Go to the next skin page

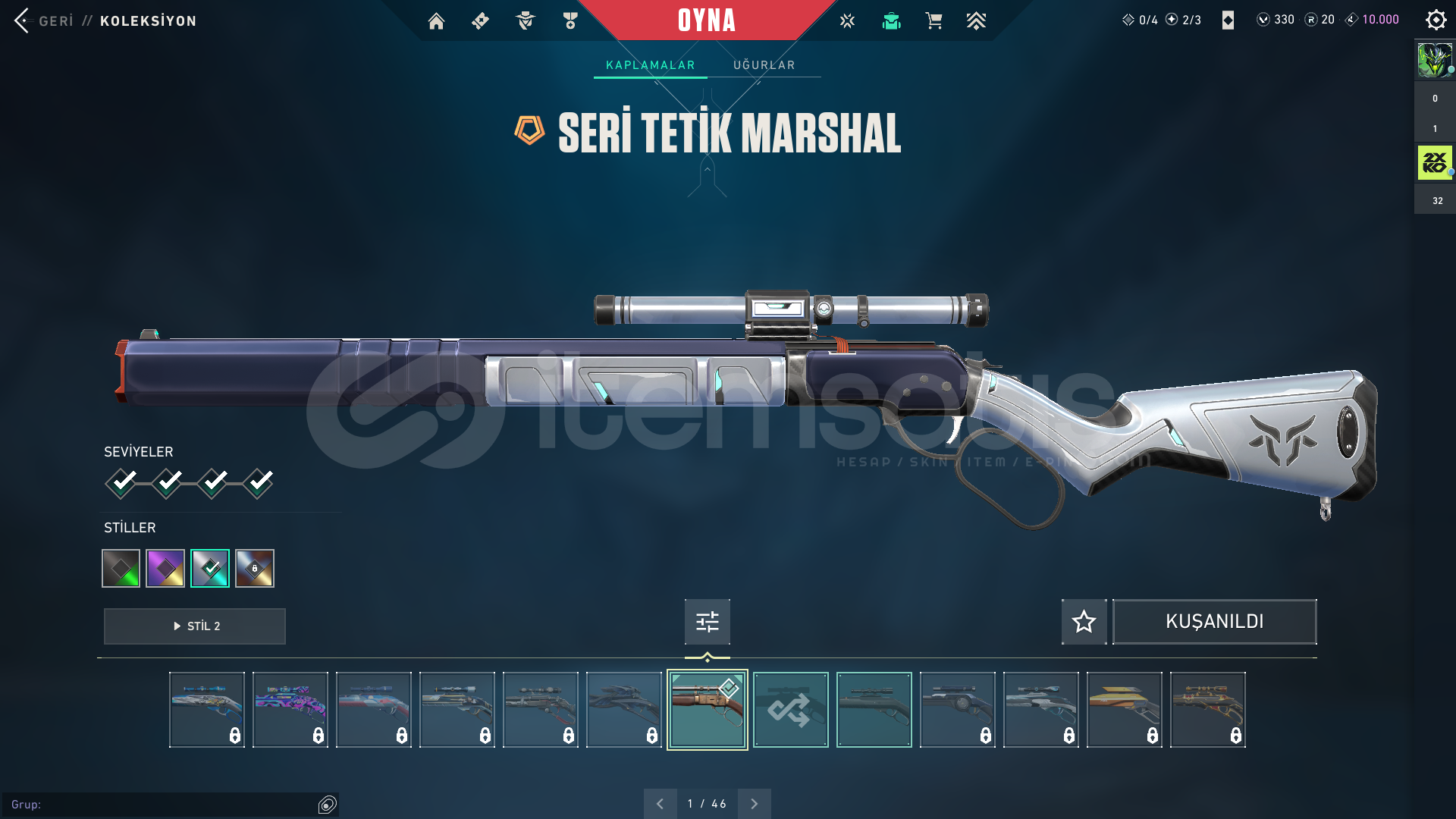[x=754, y=804]
